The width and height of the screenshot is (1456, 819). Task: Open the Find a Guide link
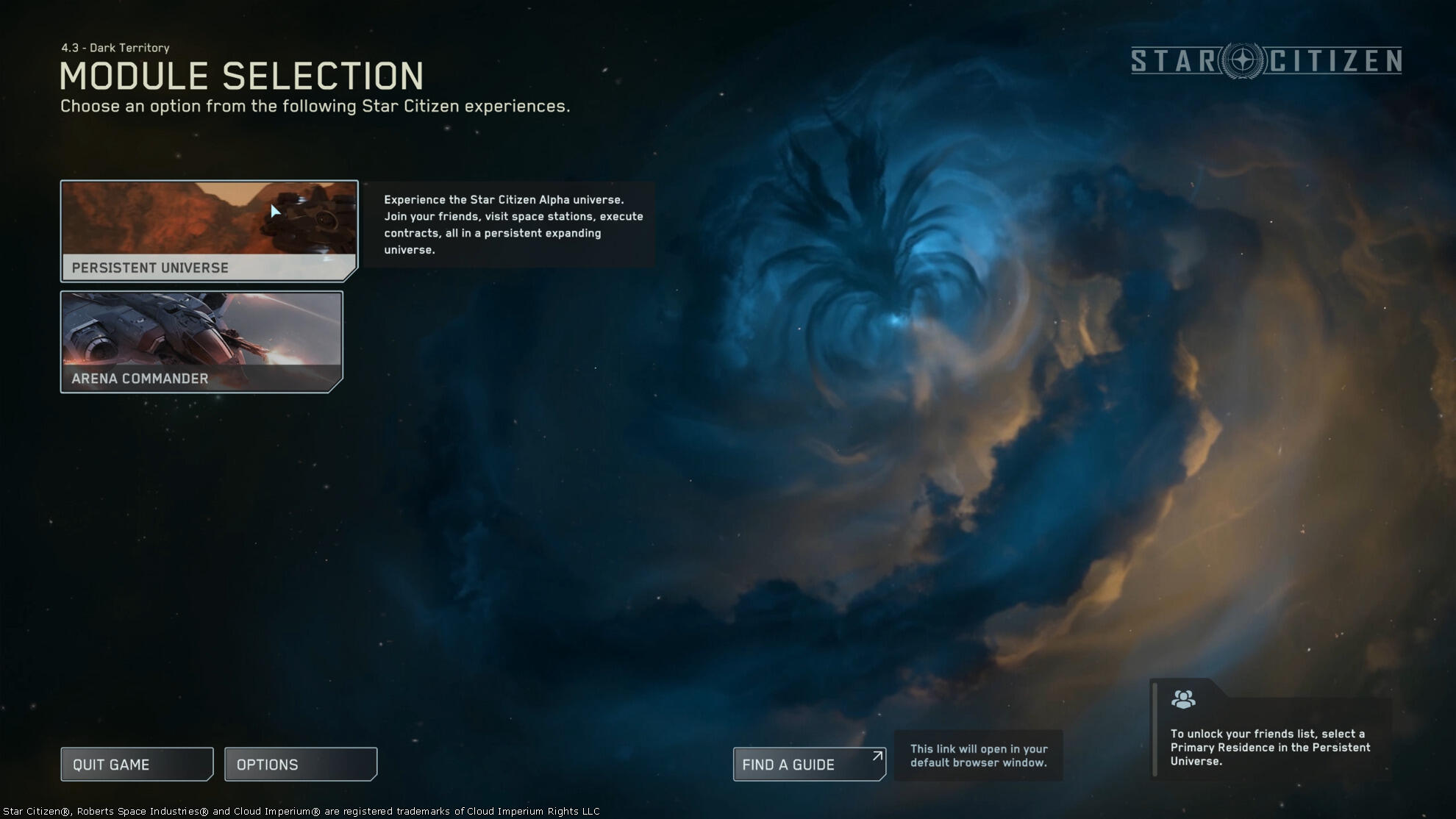(x=809, y=765)
